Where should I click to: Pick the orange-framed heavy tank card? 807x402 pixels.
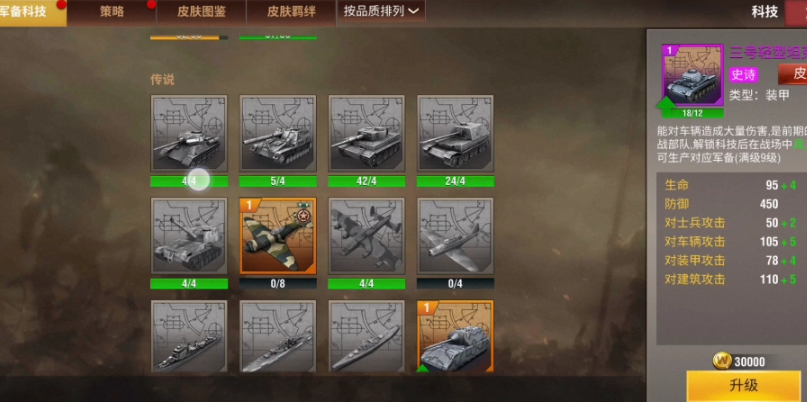454,336
